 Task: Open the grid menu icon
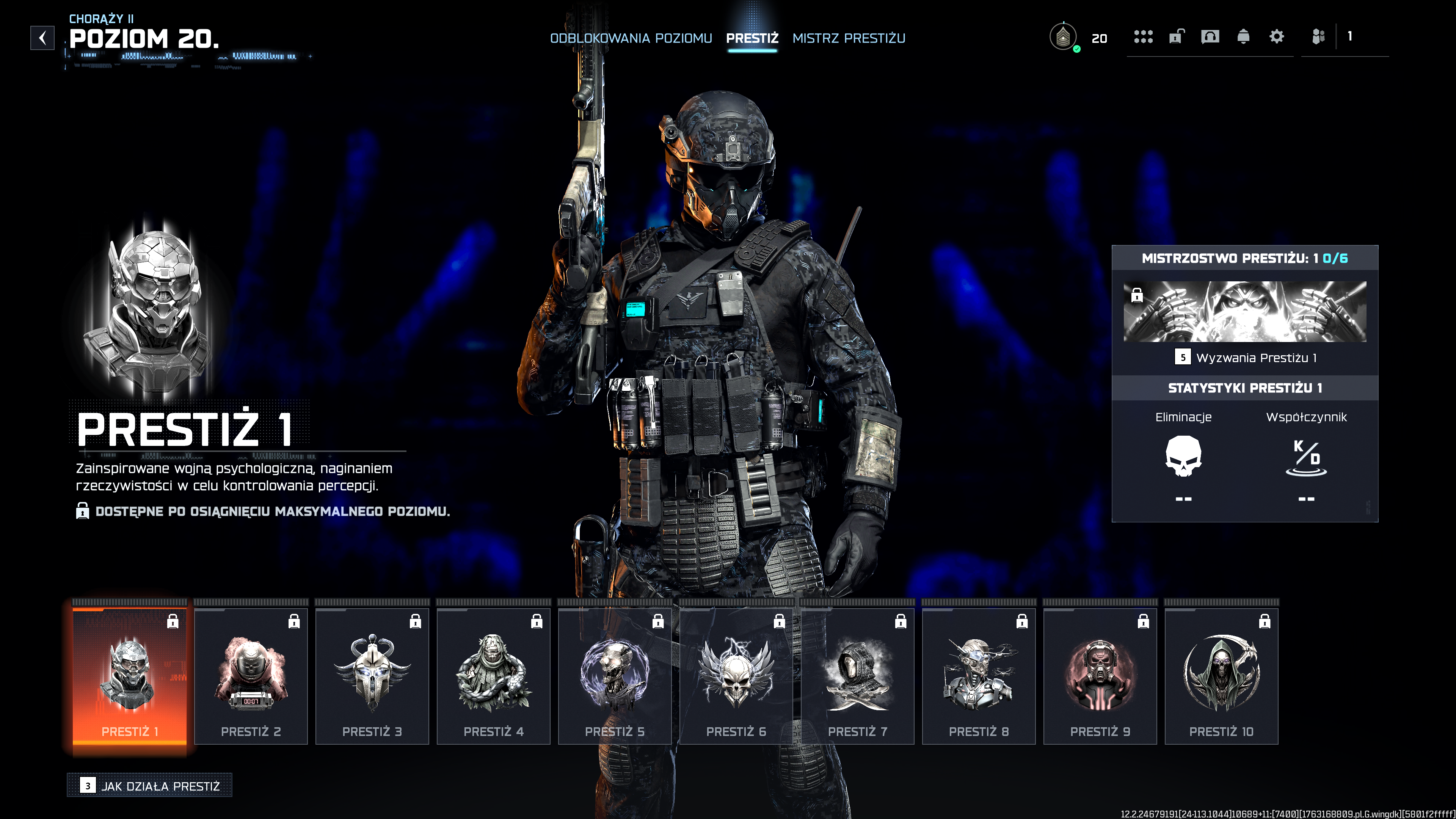[1143, 37]
